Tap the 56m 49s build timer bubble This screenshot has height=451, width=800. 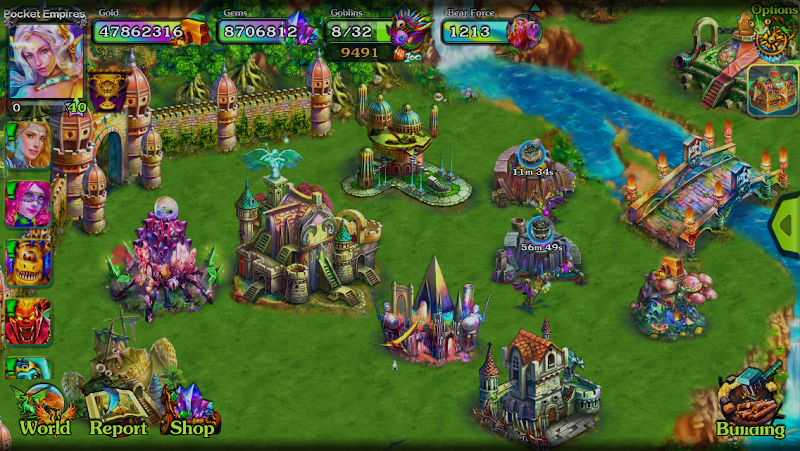click(540, 236)
